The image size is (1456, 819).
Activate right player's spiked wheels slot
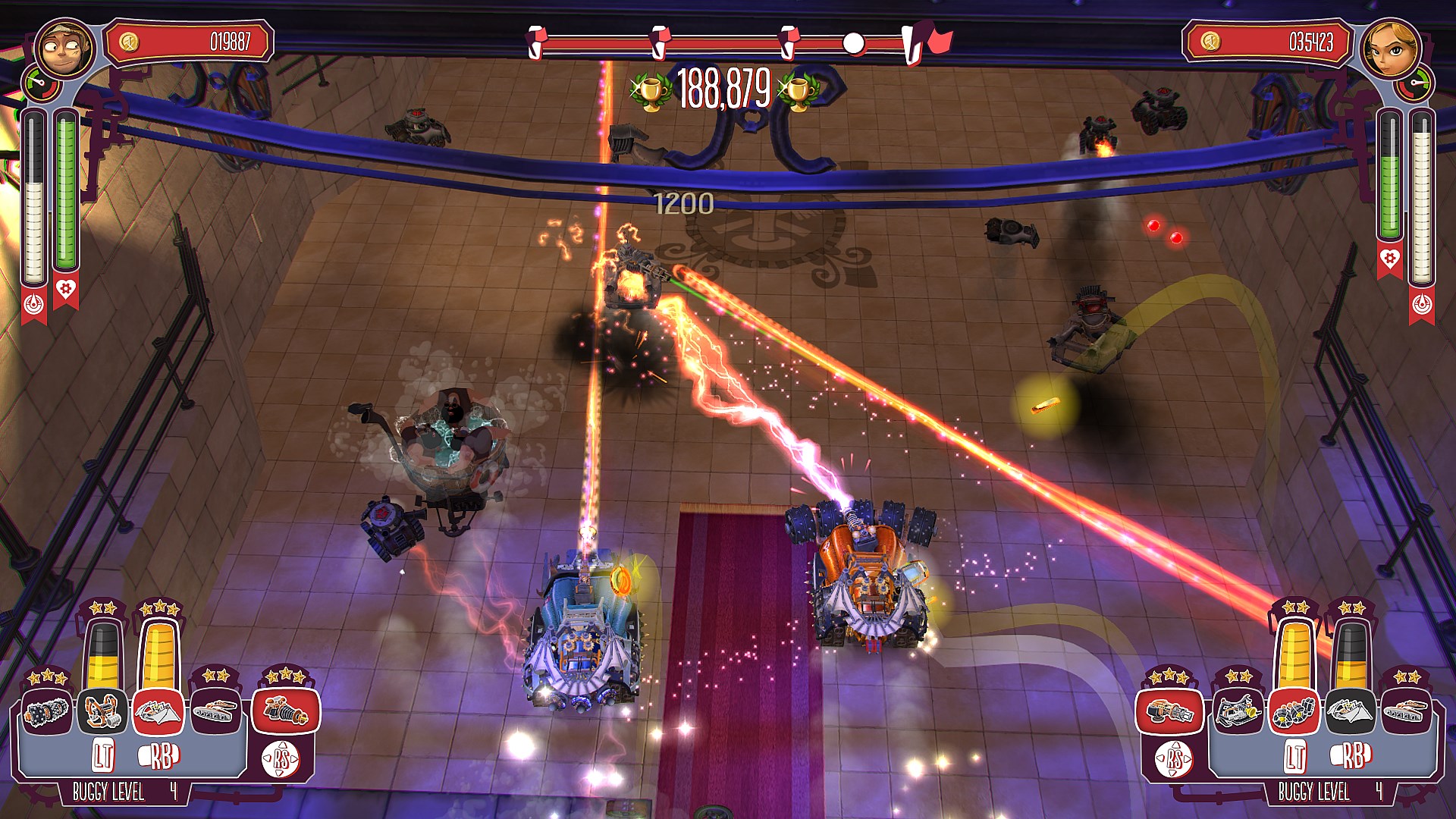[1294, 713]
